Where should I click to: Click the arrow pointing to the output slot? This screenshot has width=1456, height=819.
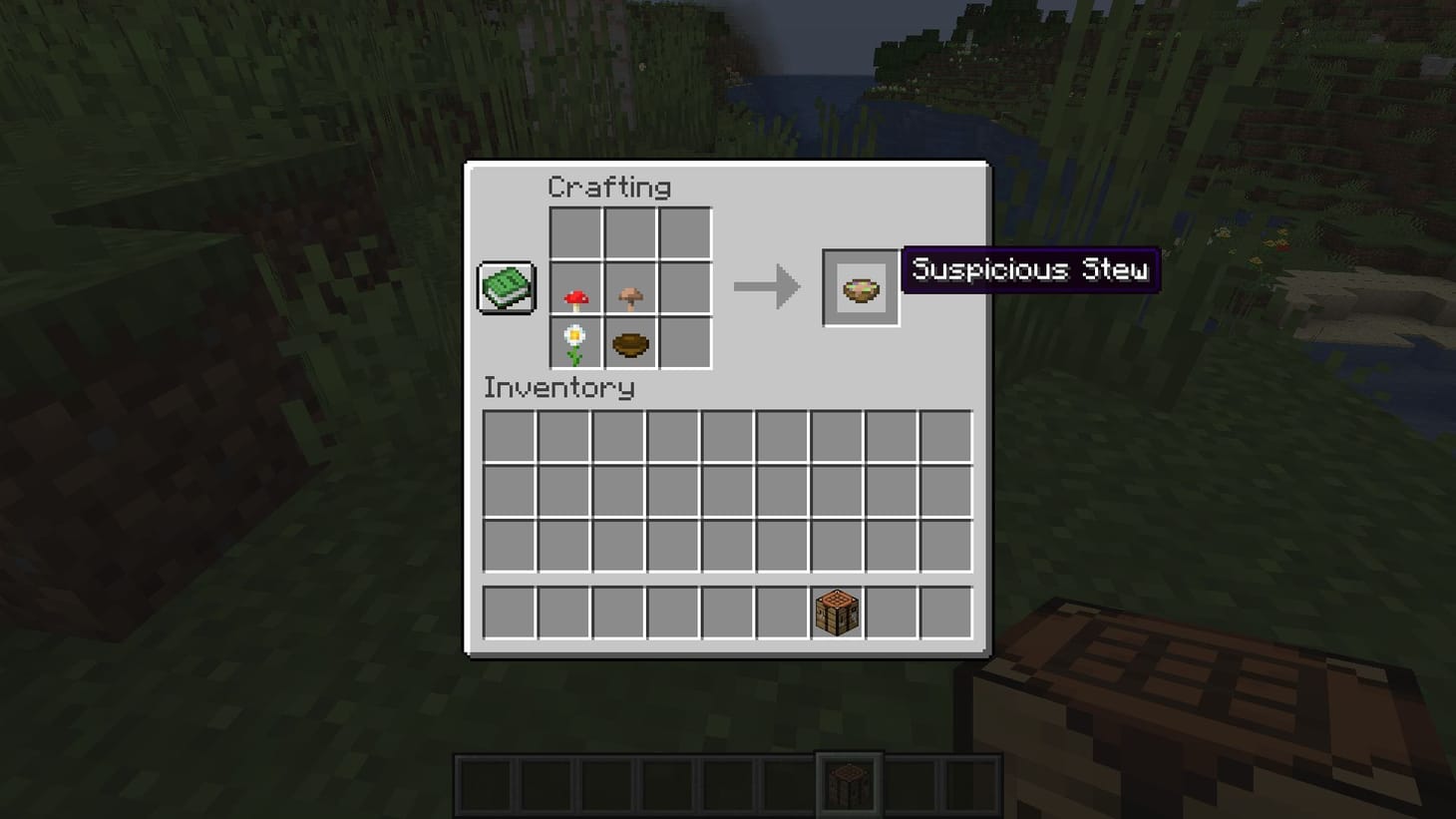[768, 288]
